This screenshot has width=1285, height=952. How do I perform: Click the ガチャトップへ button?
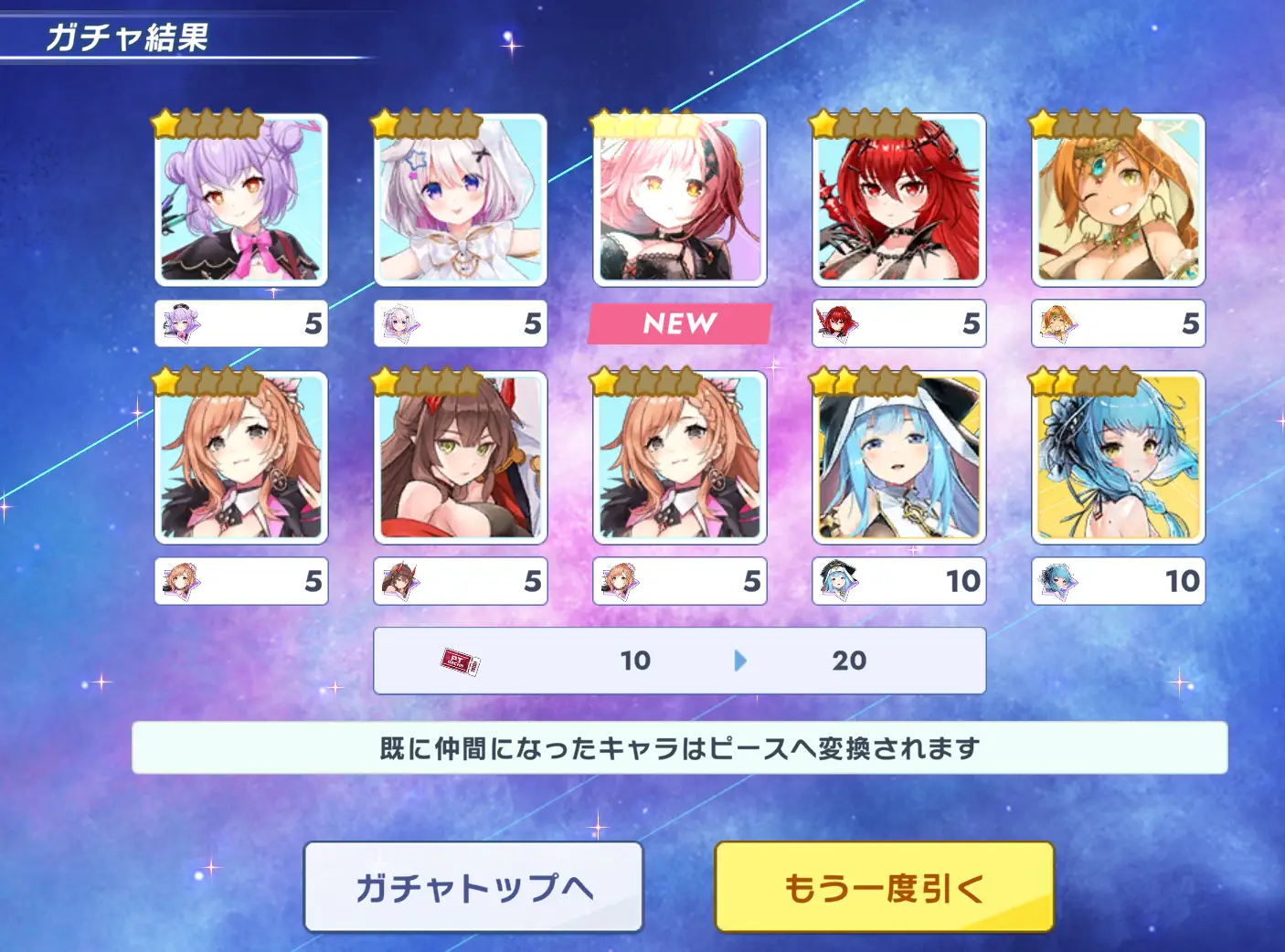(x=473, y=887)
